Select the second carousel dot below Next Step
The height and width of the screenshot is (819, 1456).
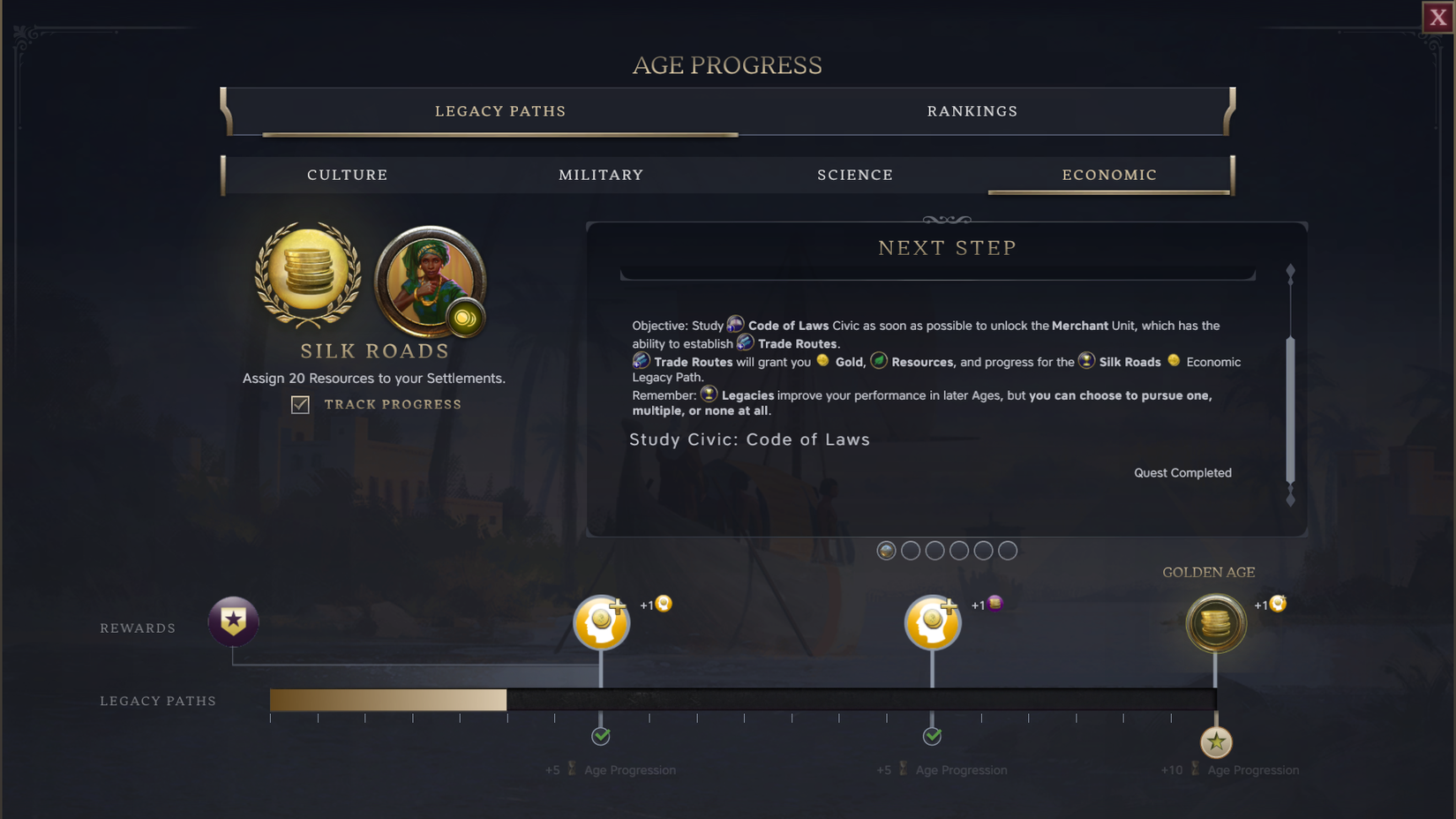click(911, 550)
